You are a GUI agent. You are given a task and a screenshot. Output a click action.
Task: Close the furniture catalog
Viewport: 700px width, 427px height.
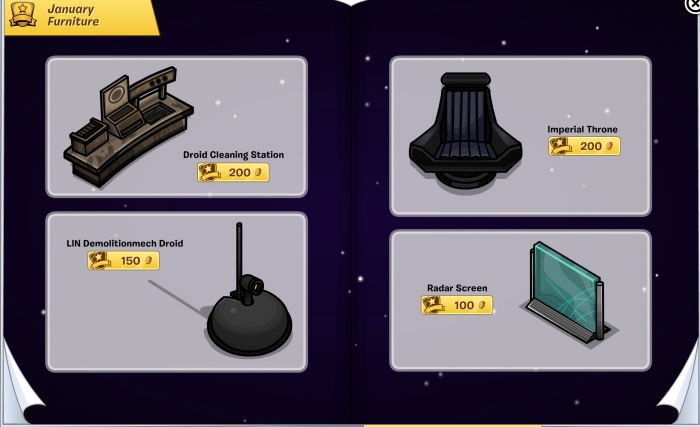click(x=694, y=4)
